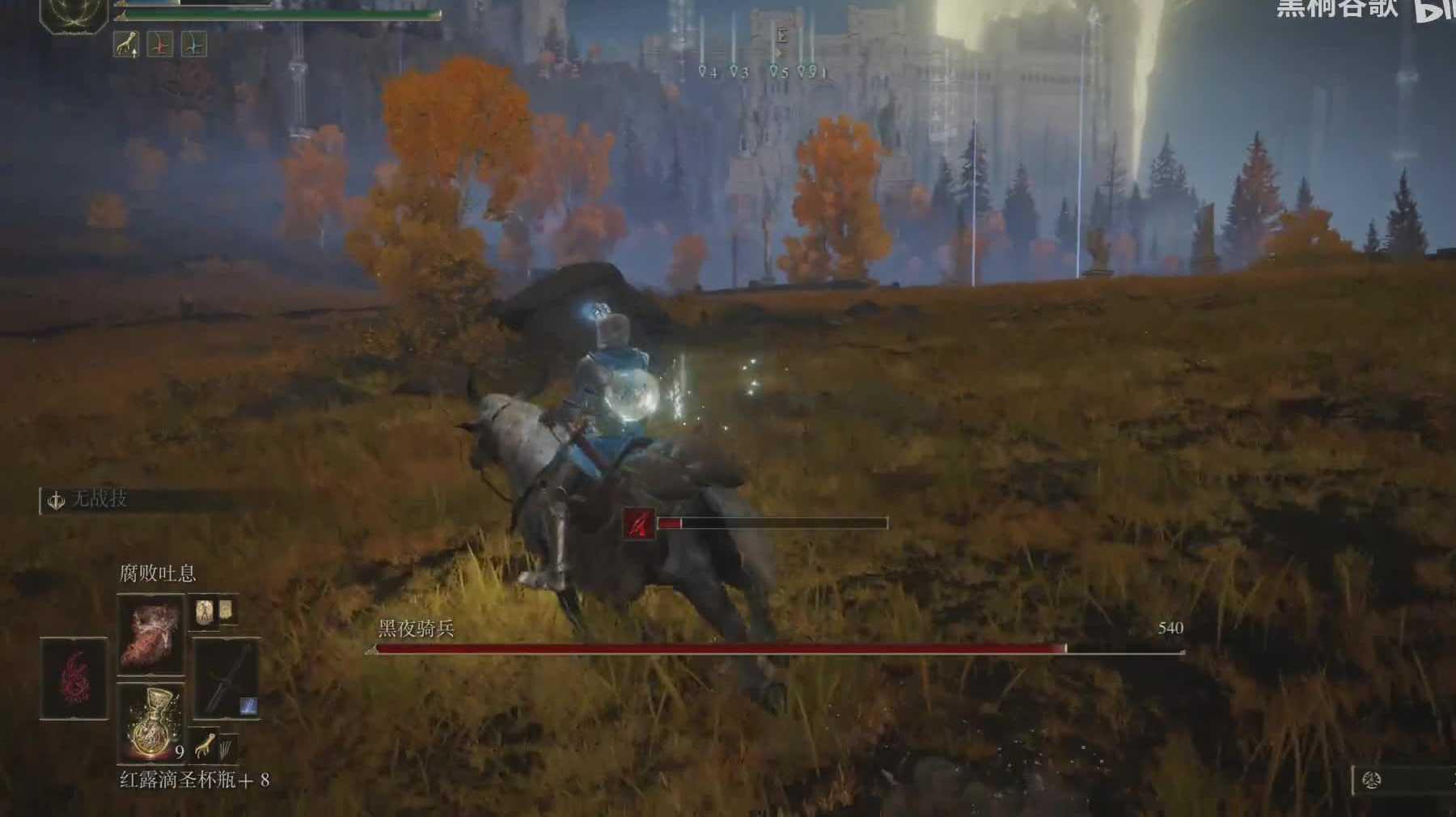Image resolution: width=1456 pixels, height=817 pixels.
Task: Select the red flame left-hand armament slot
Action: [74, 678]
